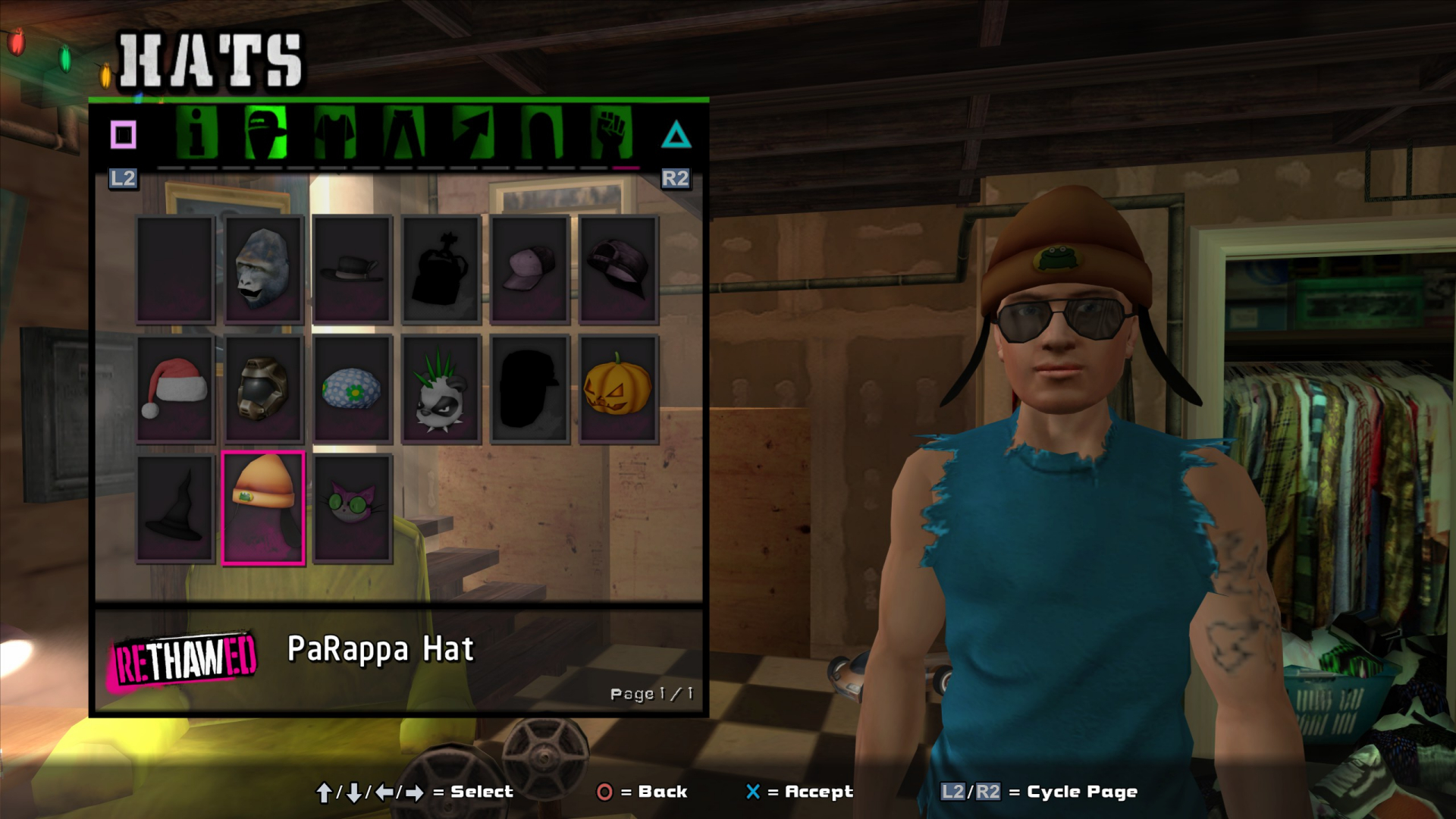Image resolution: width=1456 pixels, height=819 pixels.
Task: Pick the purple cat mask with goggles
Action: [x=352, y=508]
